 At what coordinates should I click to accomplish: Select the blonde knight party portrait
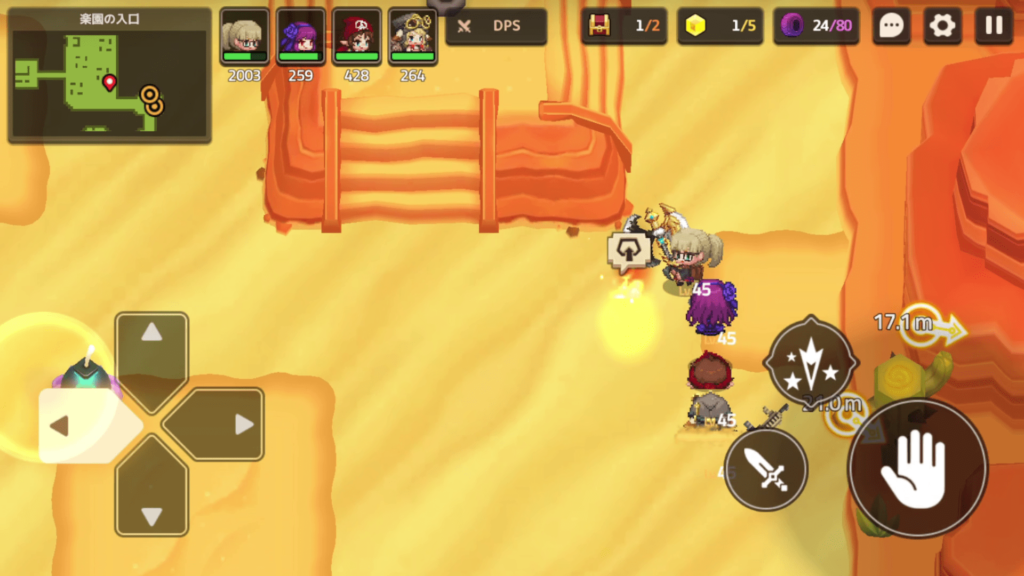pyautogui.click(x=244, y=38)
